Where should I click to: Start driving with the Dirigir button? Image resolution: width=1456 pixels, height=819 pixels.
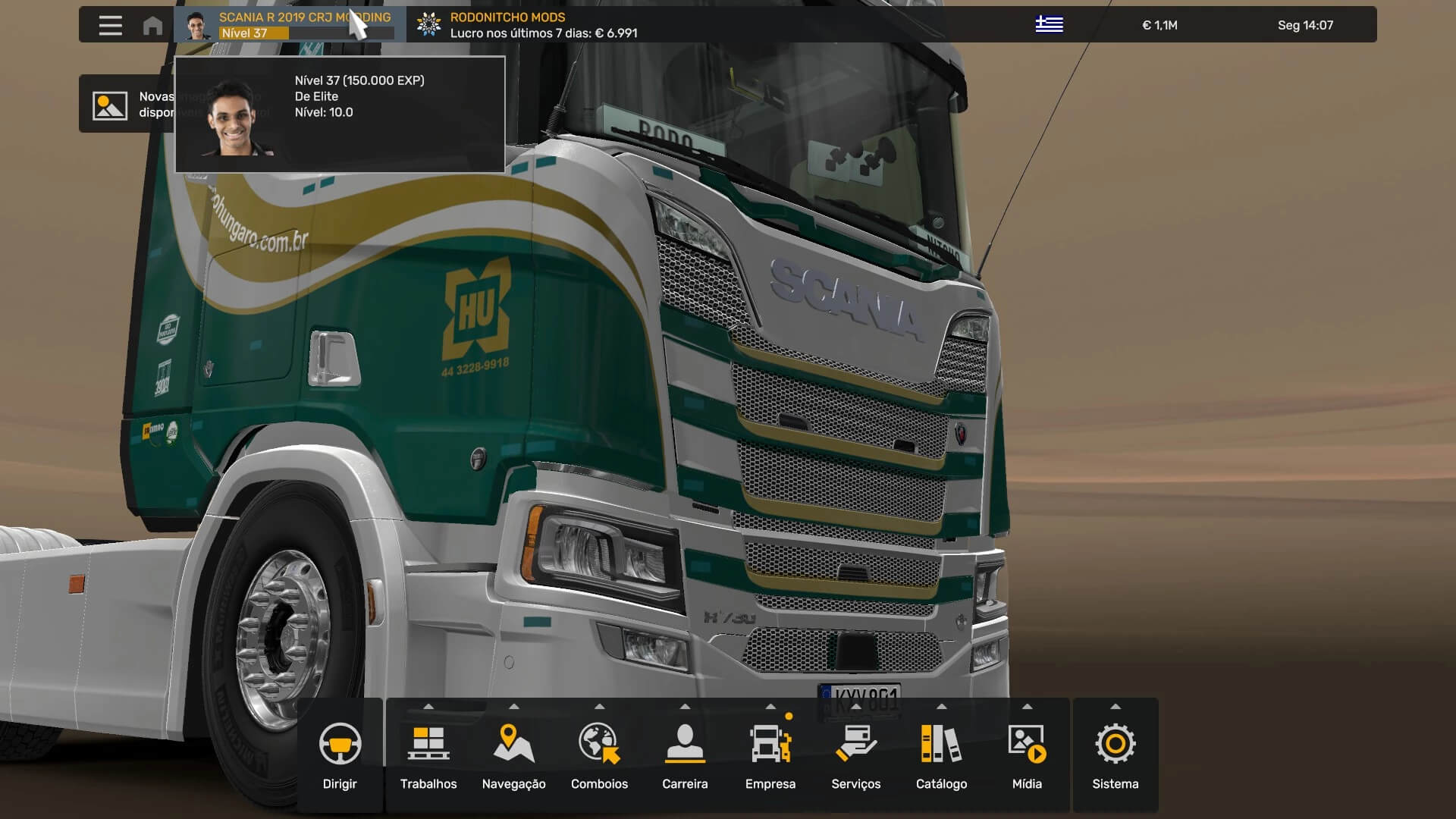tap(340, 756)
